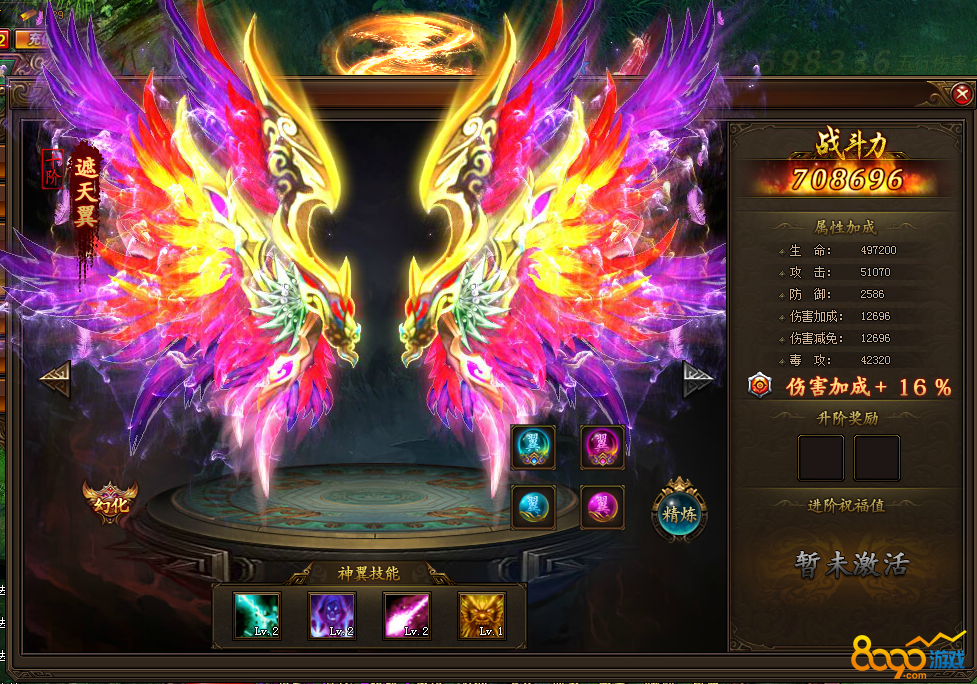
Task: Show the next wing with right arrow
Action: click(698, 379)
